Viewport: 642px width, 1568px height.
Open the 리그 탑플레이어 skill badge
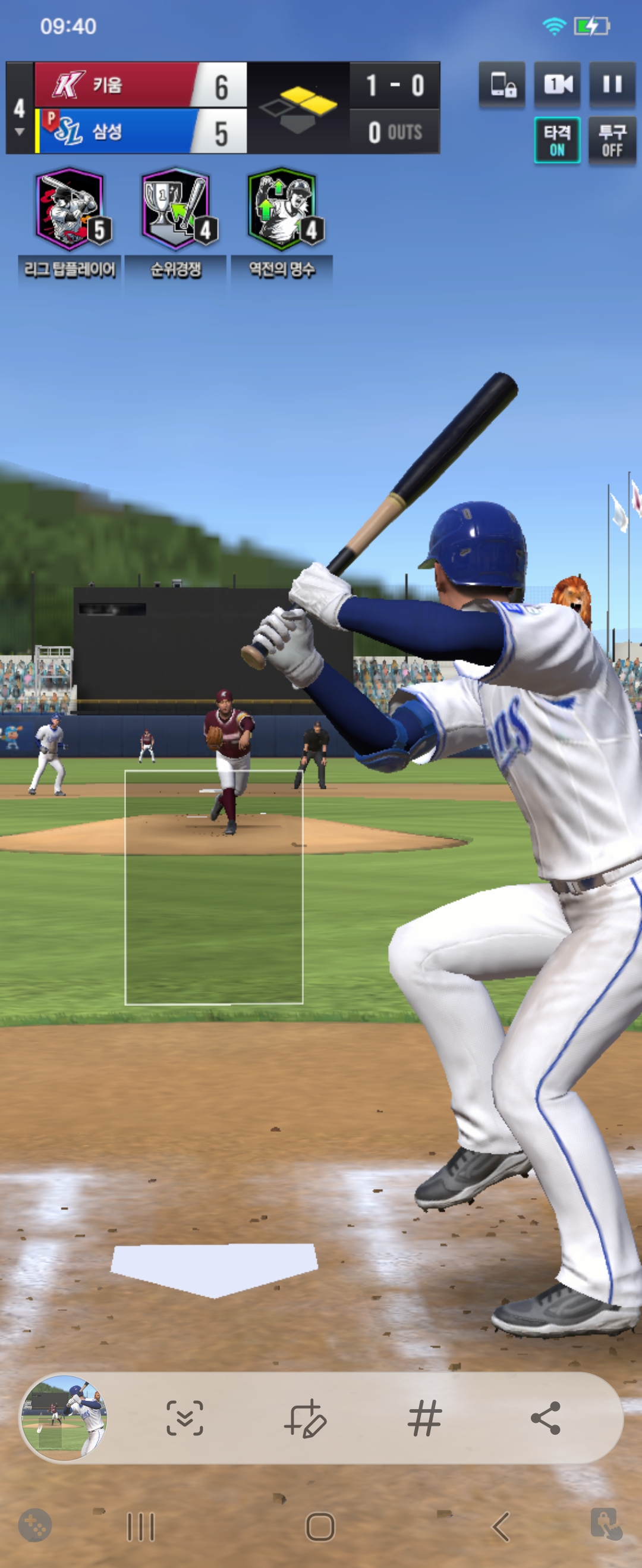(x=70, y=210)
